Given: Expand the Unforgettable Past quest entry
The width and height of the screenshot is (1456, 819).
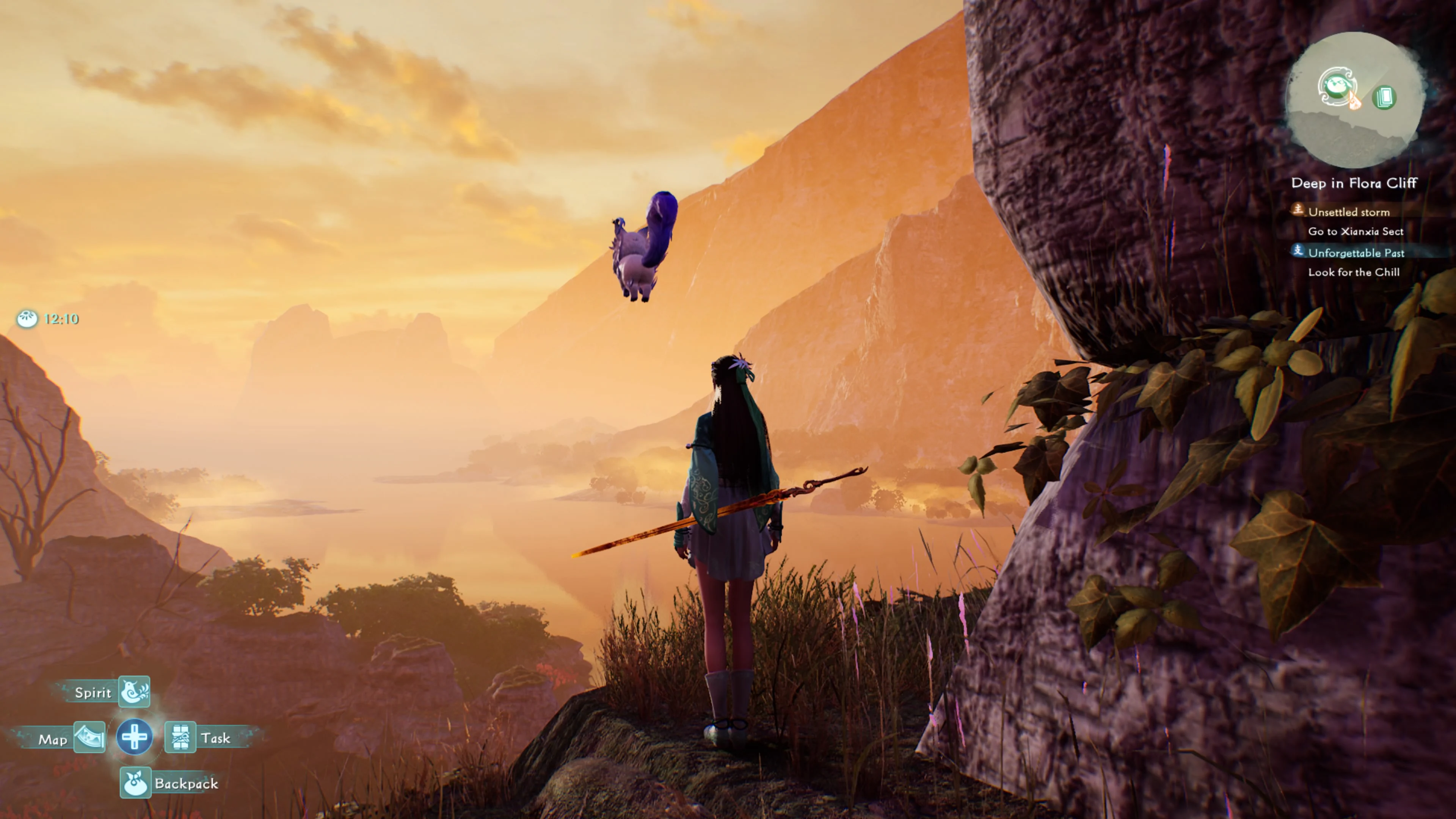Looking at the screenshot, I should click(x=1357, y=253).
